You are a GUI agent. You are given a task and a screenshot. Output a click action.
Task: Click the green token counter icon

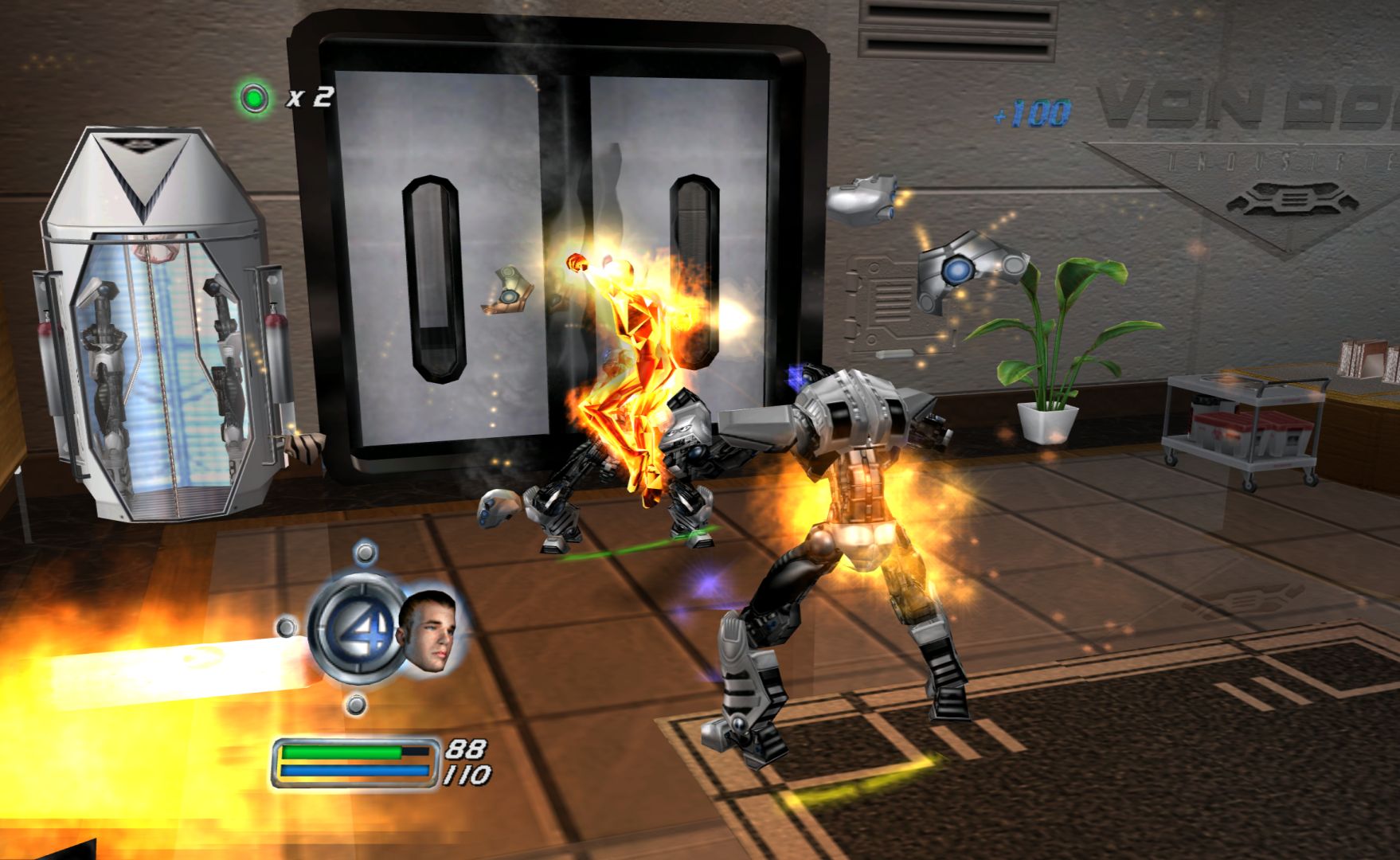point(255,98)
